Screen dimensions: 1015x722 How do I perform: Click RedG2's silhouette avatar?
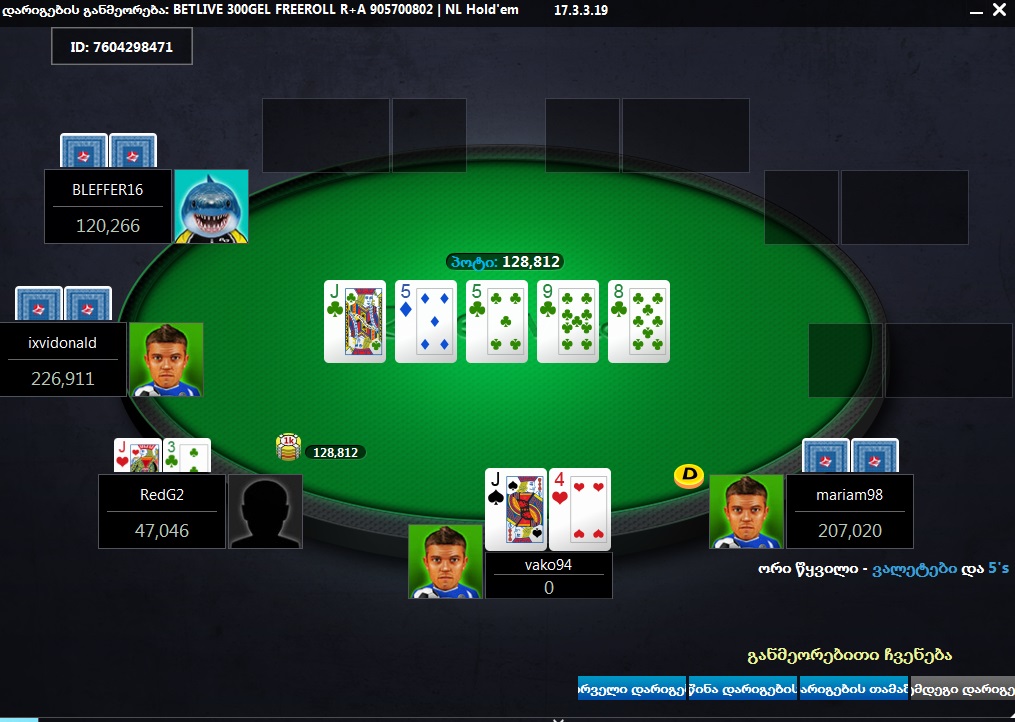[265, 511]
